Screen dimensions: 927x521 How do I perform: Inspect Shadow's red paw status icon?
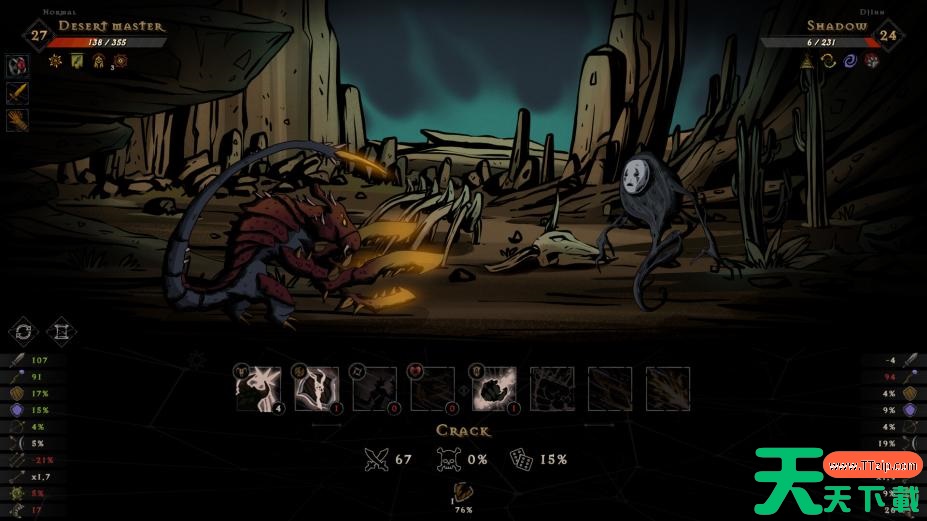pos(872,61)
